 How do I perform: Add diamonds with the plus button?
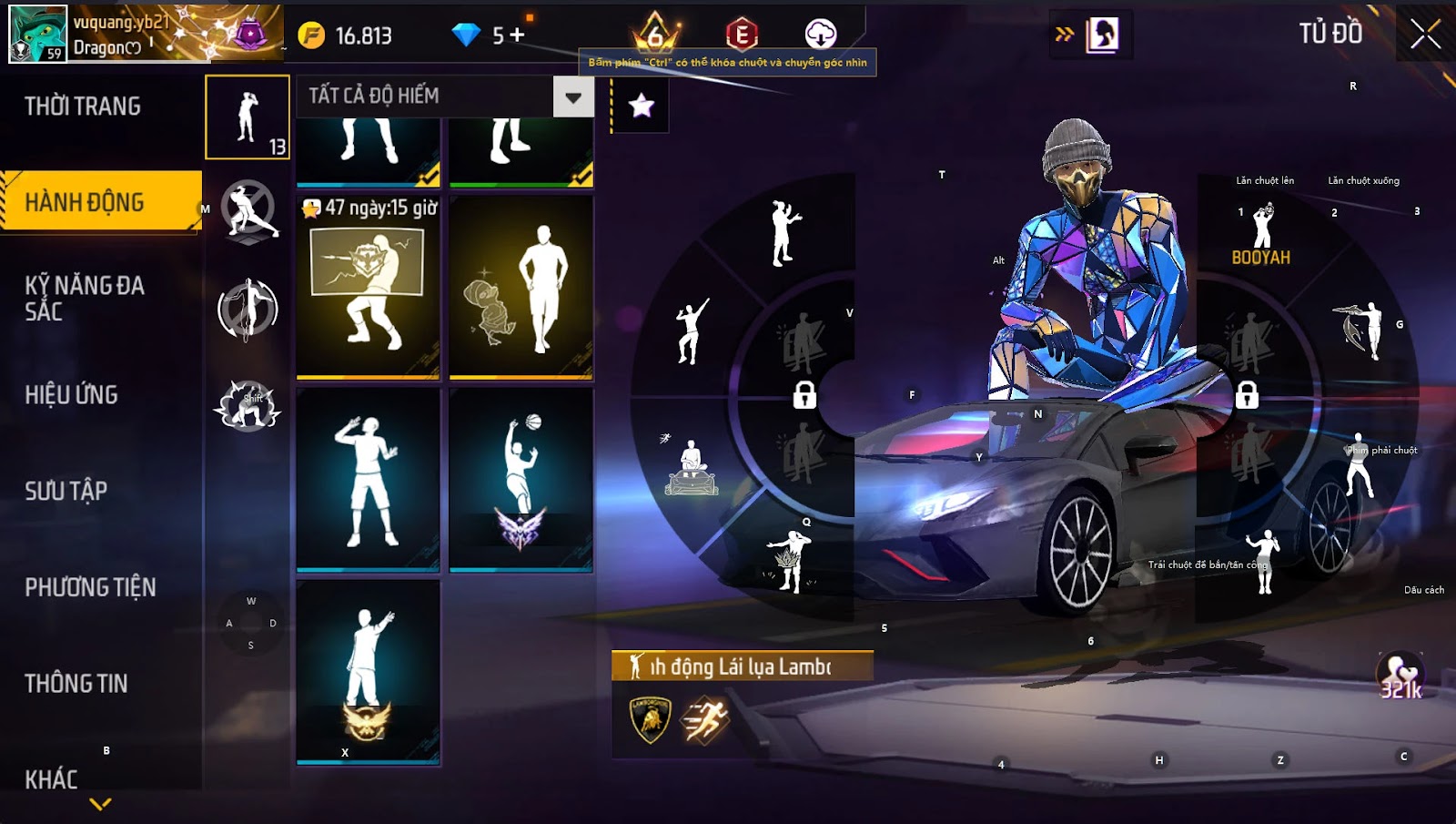[x=517, y=36]
